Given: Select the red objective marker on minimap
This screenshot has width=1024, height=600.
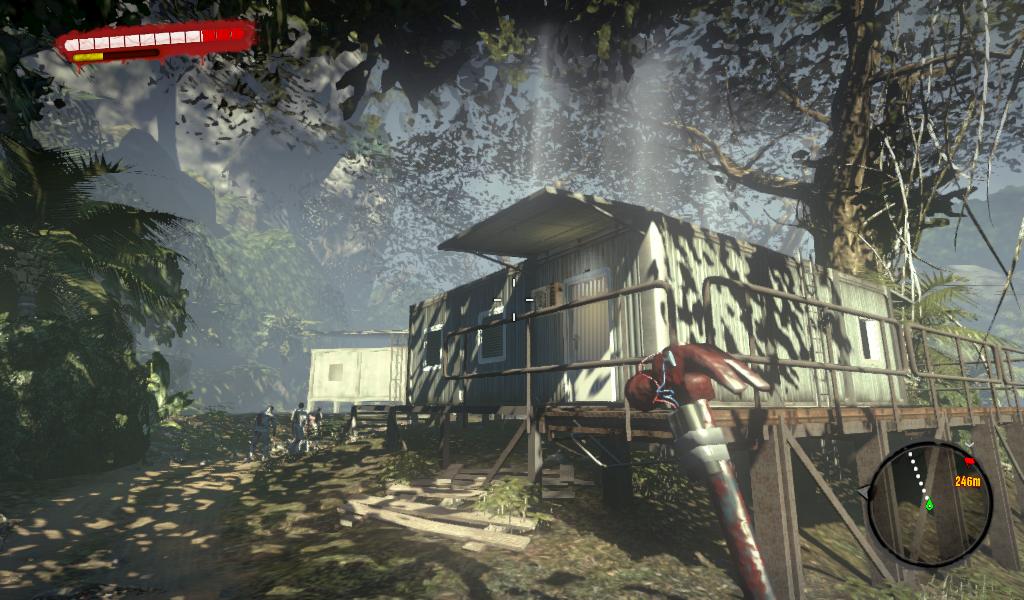Looking at the screenshot, I should [x=968, y=461].
